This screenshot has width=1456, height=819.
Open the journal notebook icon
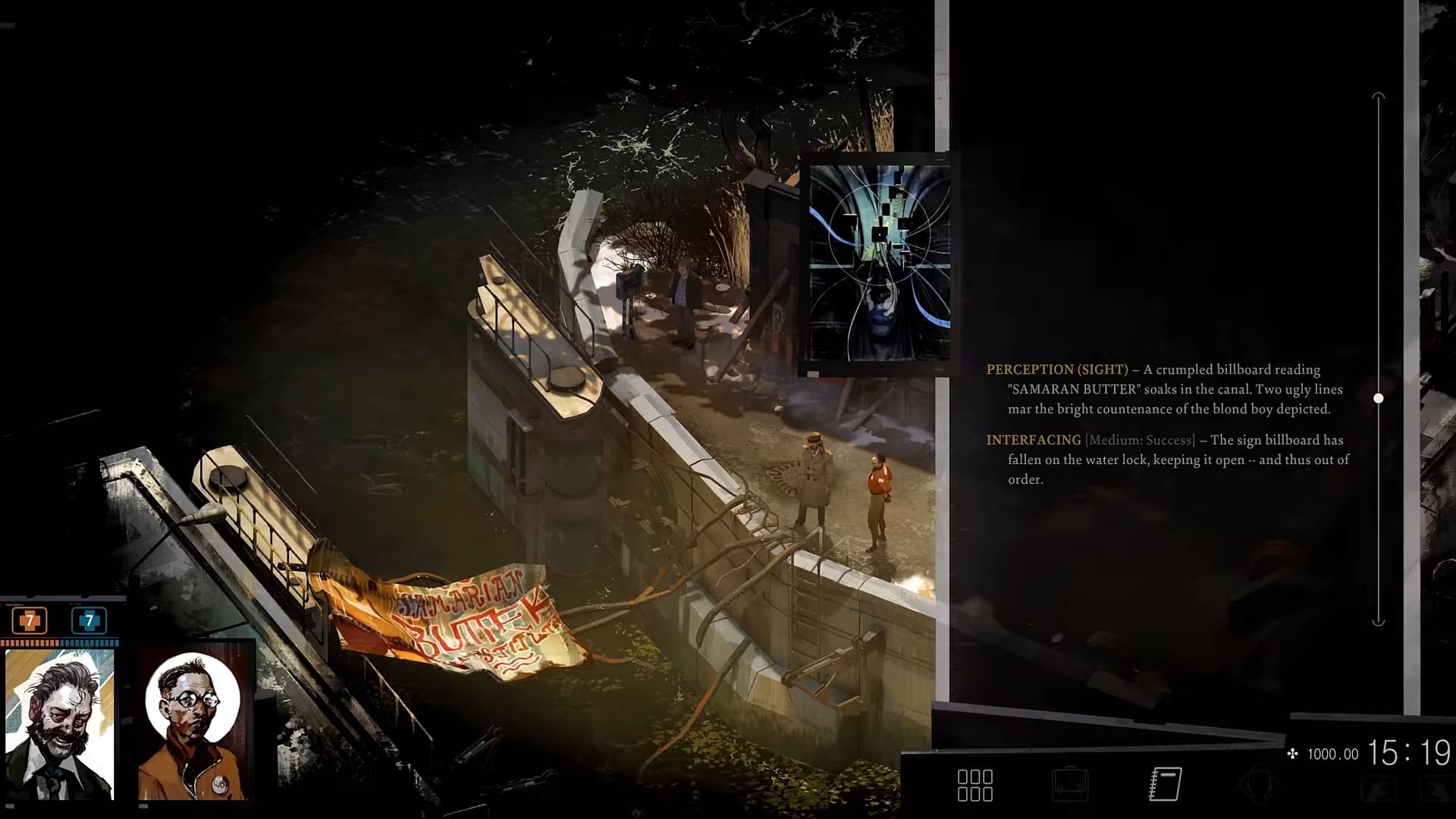click(1165, 784)
